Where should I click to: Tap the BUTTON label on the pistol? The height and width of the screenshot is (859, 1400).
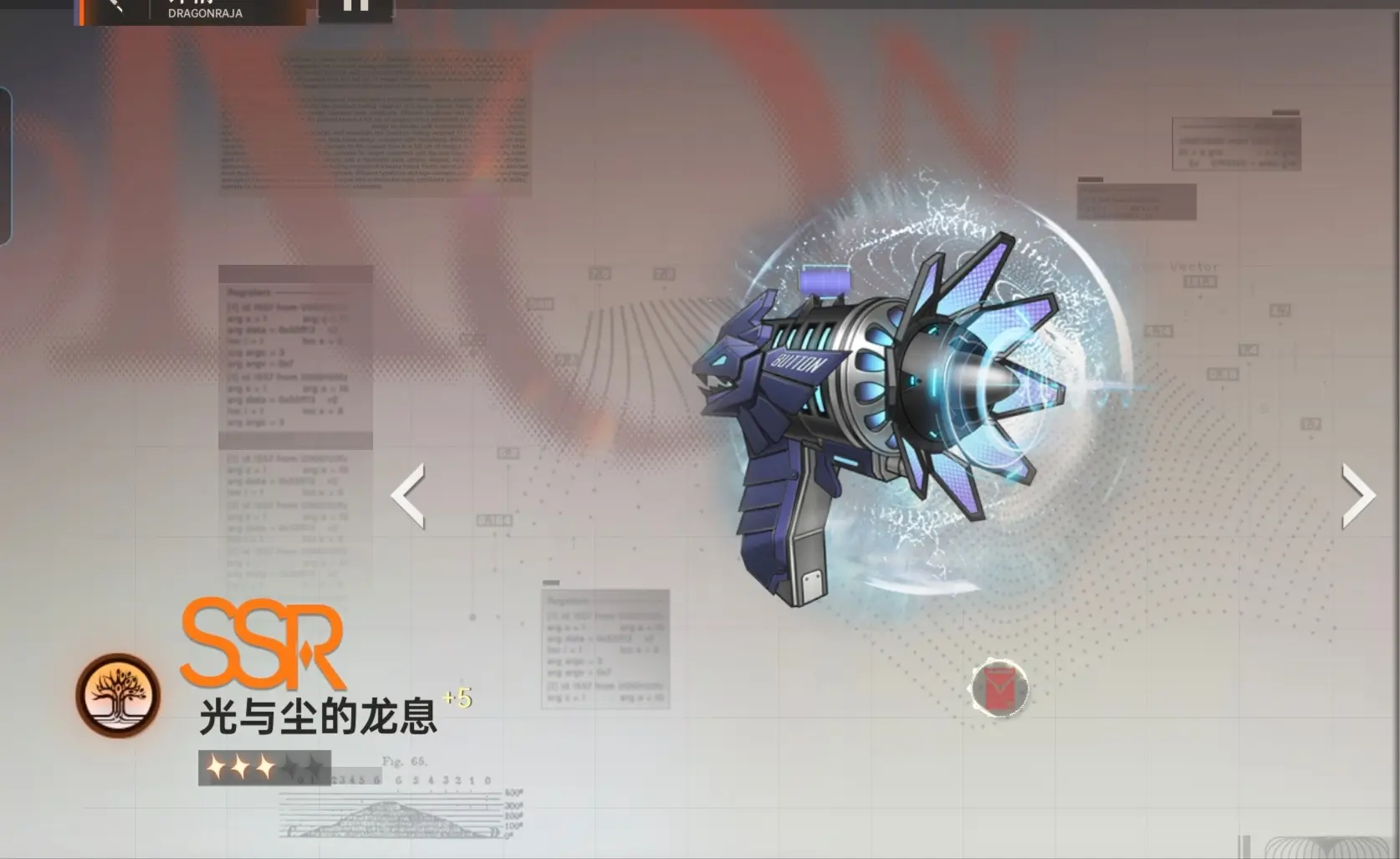tap(800, 362)
